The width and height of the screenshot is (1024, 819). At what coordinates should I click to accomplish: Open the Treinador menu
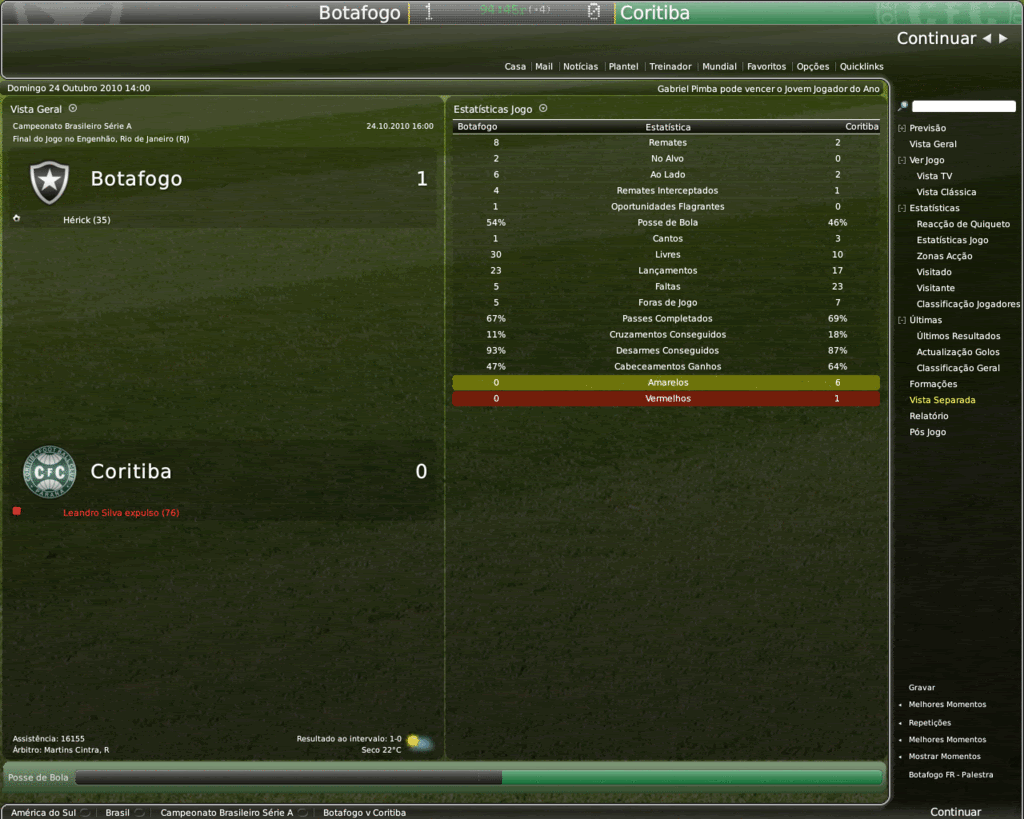(x=670, y=67)
